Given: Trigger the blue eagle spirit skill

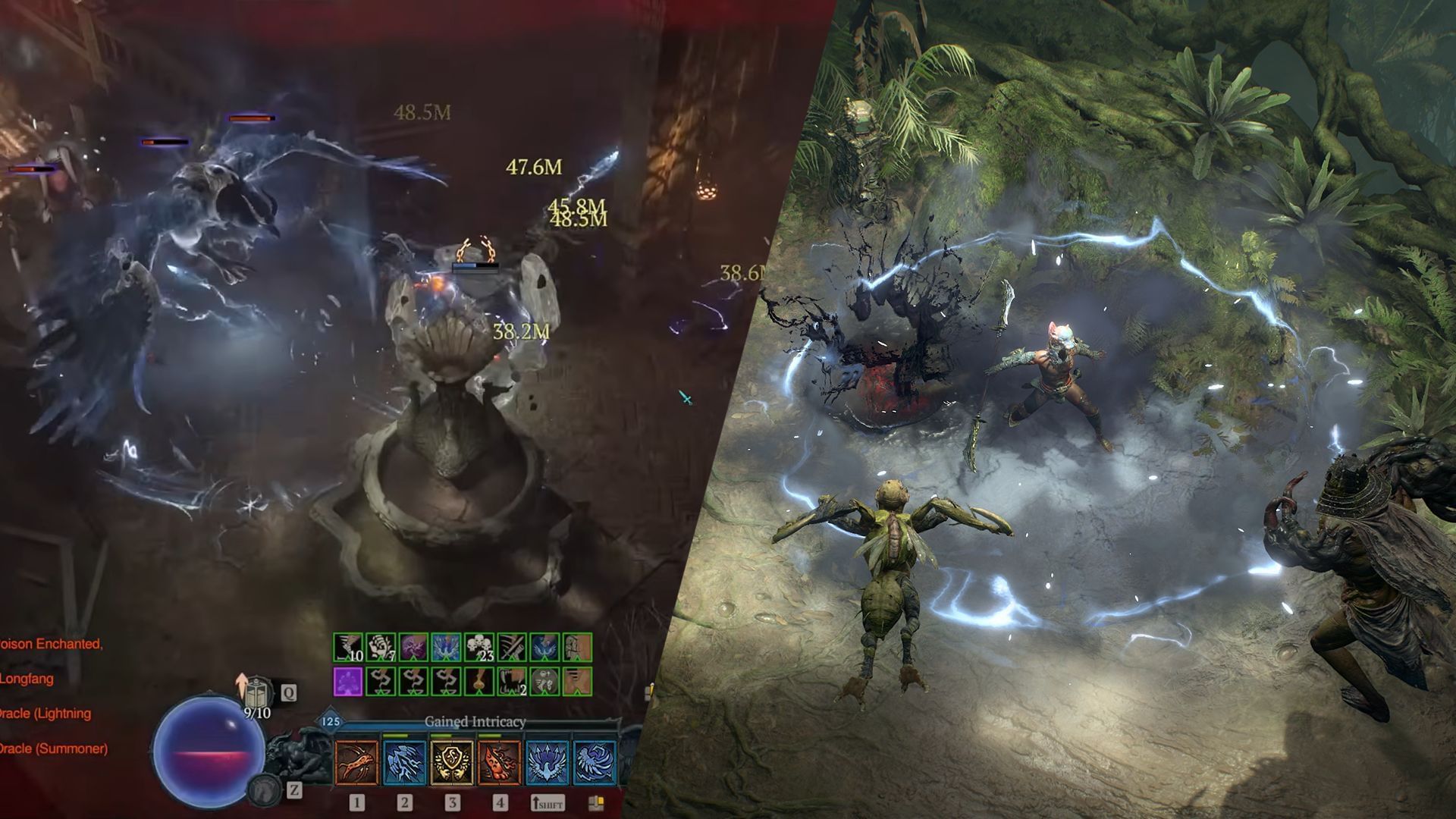Looking at the screenshot, I should coord(547,762).
